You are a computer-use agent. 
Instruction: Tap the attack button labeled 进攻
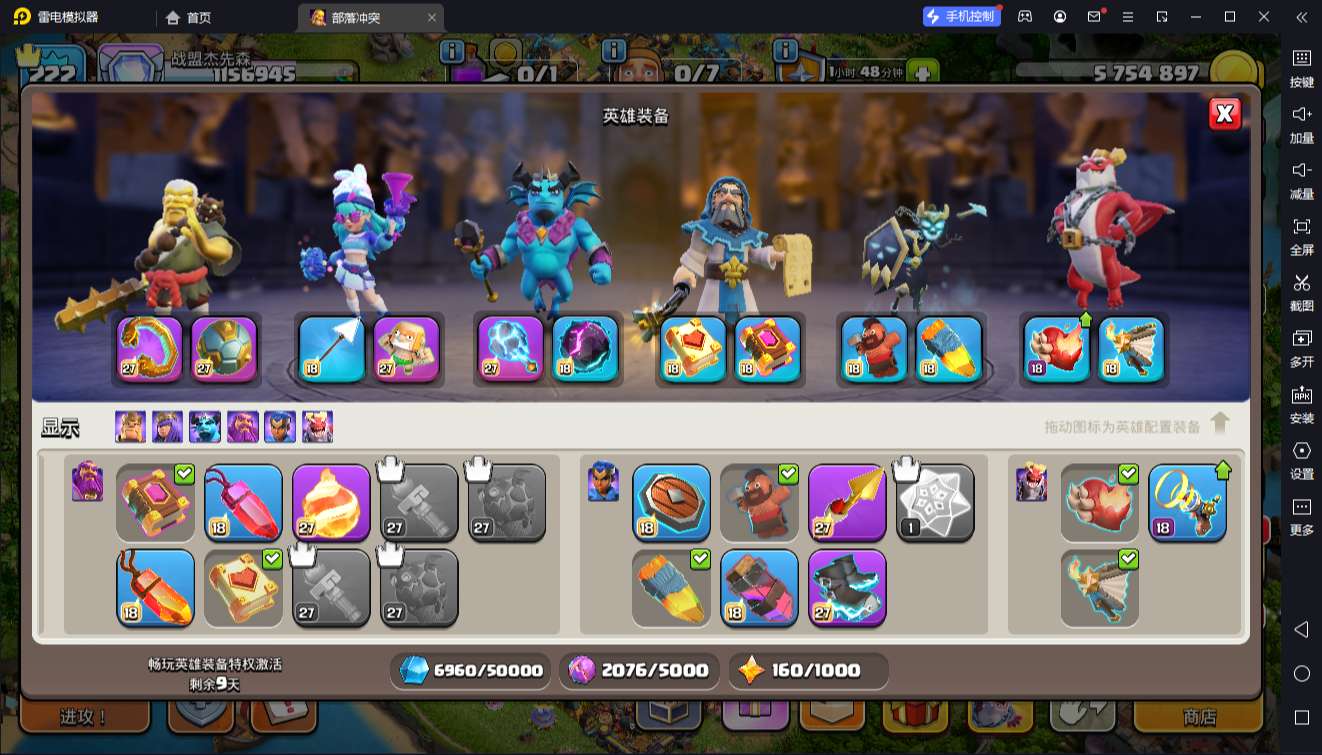tap(84, 717)
